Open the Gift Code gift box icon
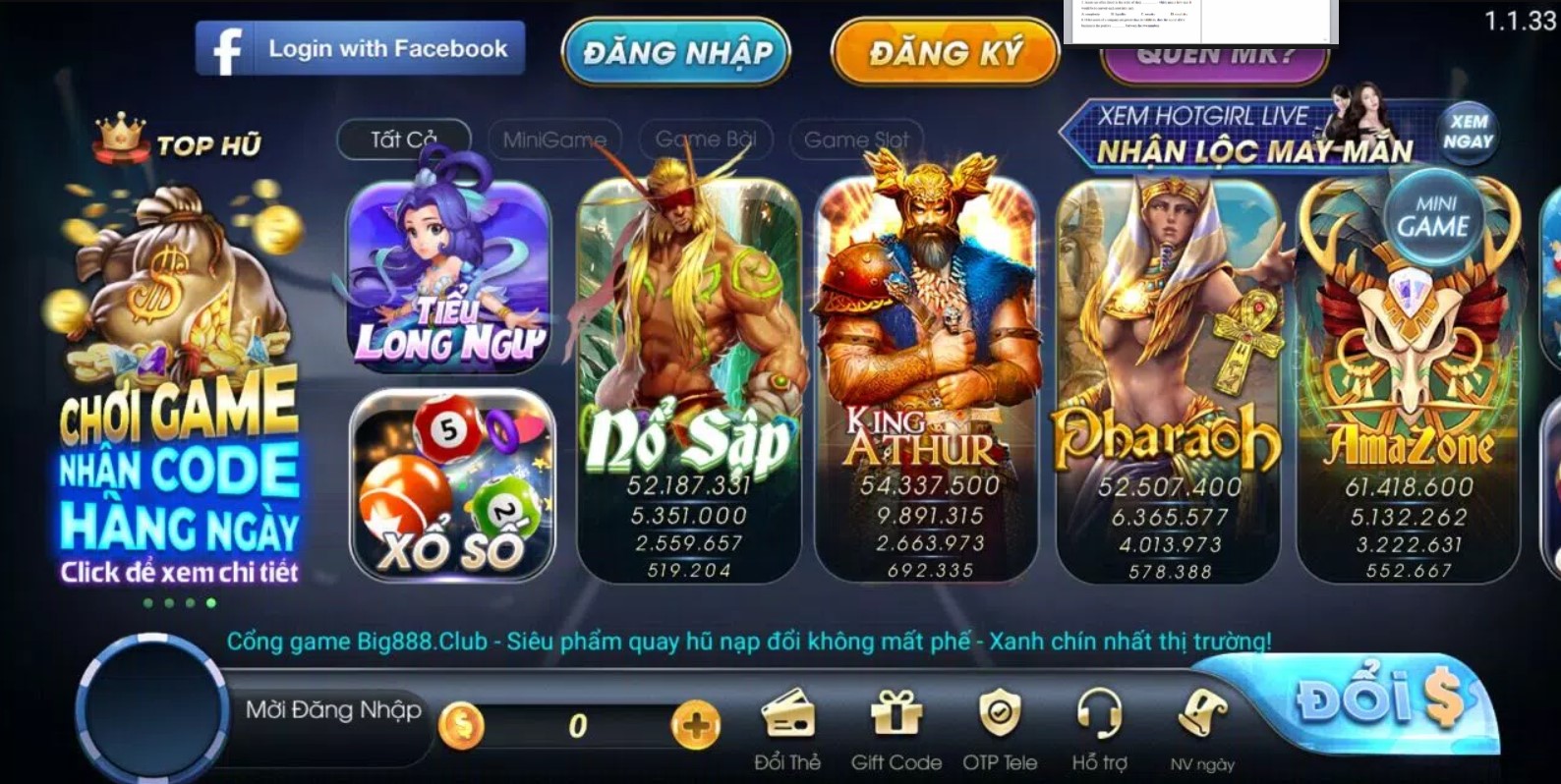The width and height of the screenshot is (1561, 784). click(896, 719)
